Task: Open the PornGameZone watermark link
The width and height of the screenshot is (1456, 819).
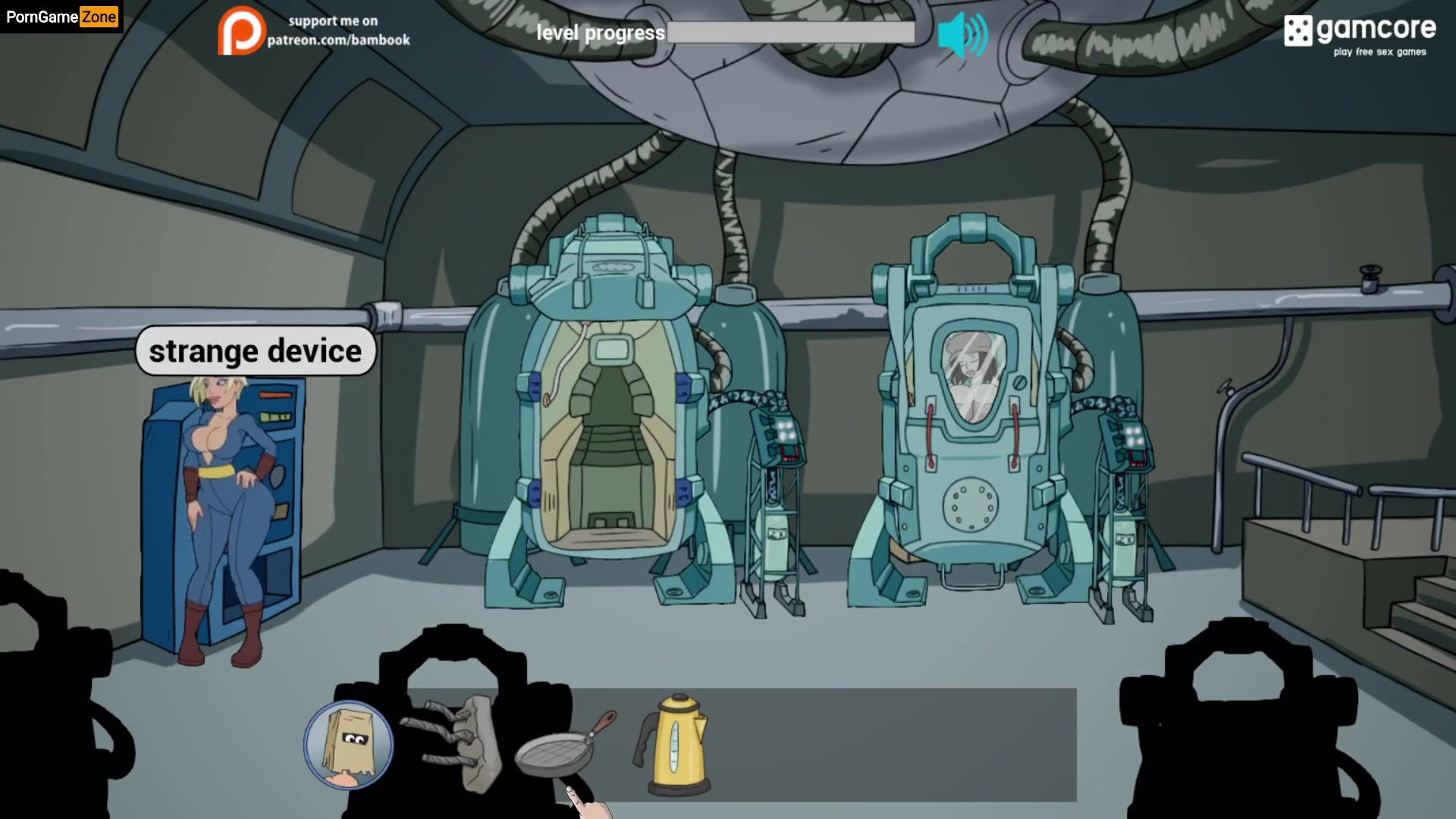Action: point(61,17)
